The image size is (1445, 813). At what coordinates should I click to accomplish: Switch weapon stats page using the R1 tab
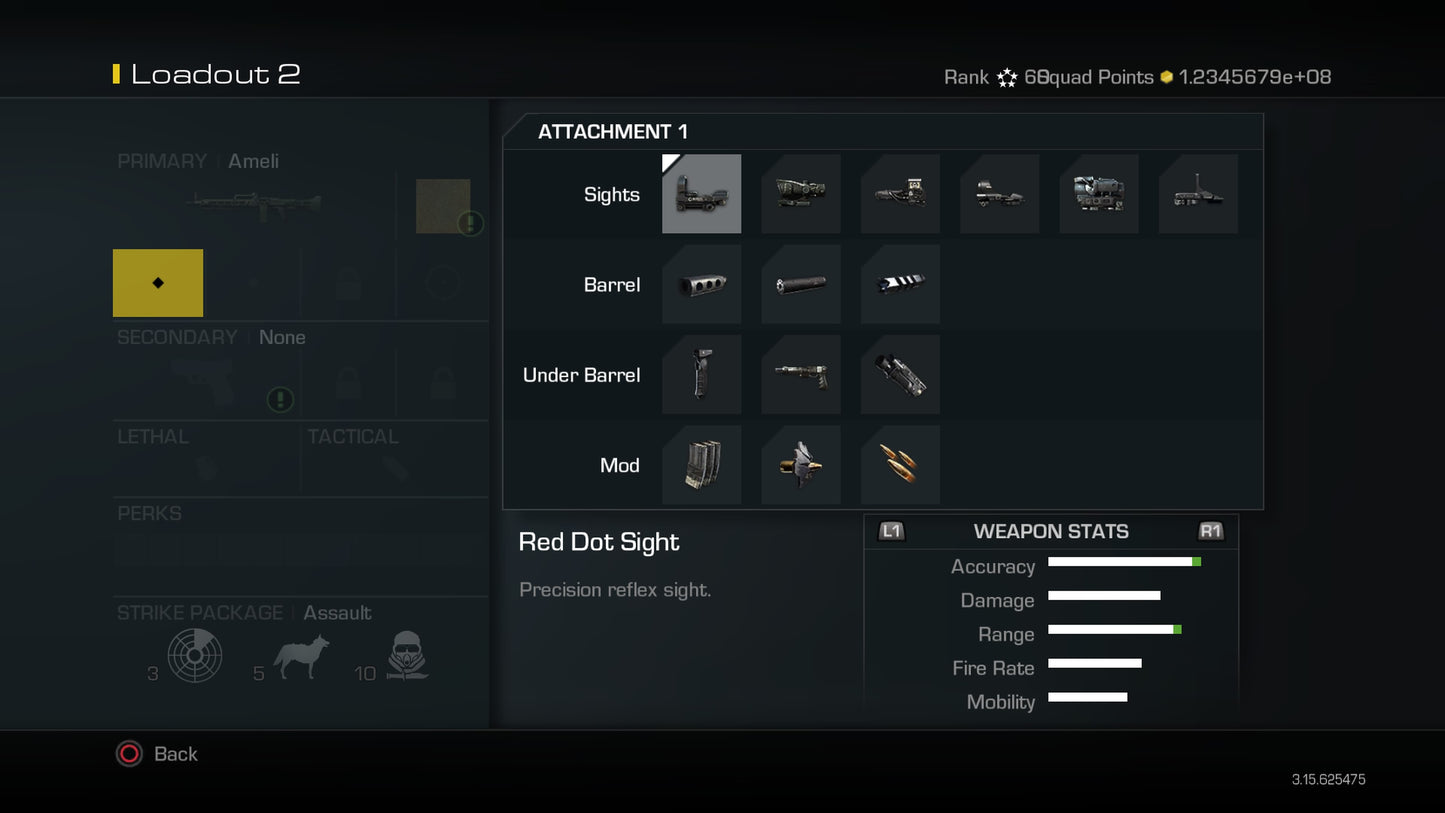1210,531
